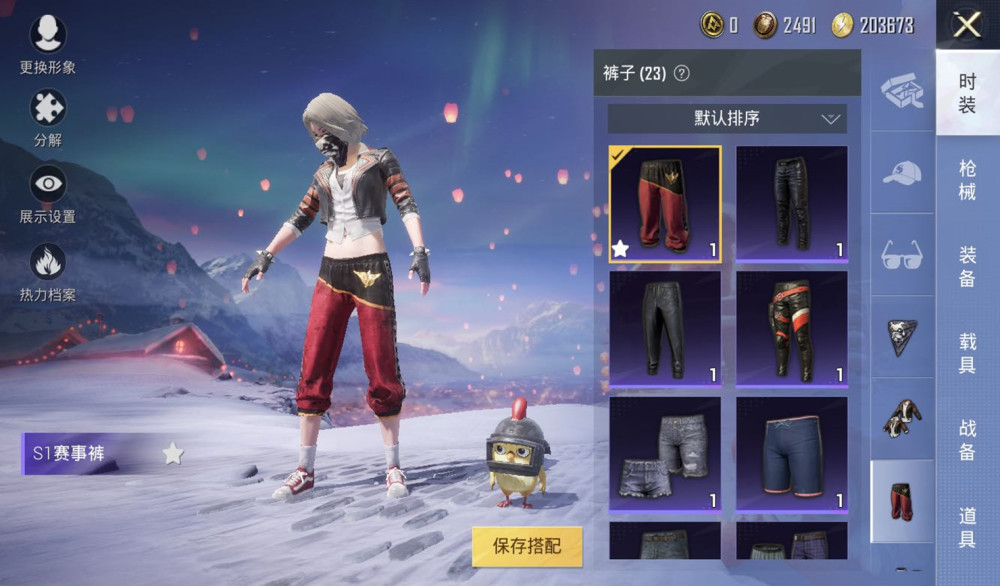Select the glasses category icon

click(902, 255)
